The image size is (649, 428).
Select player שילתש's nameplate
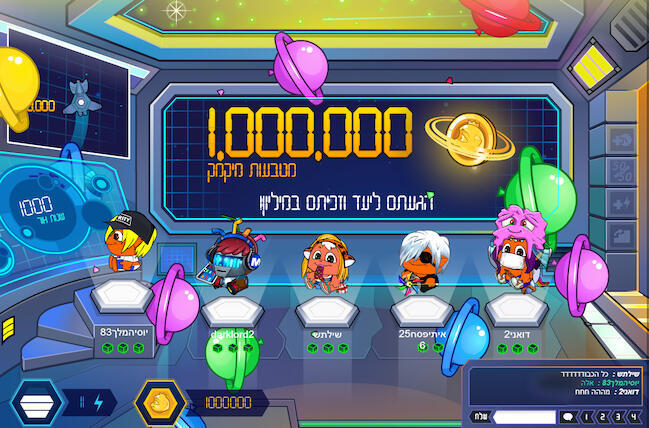(327, 334)
